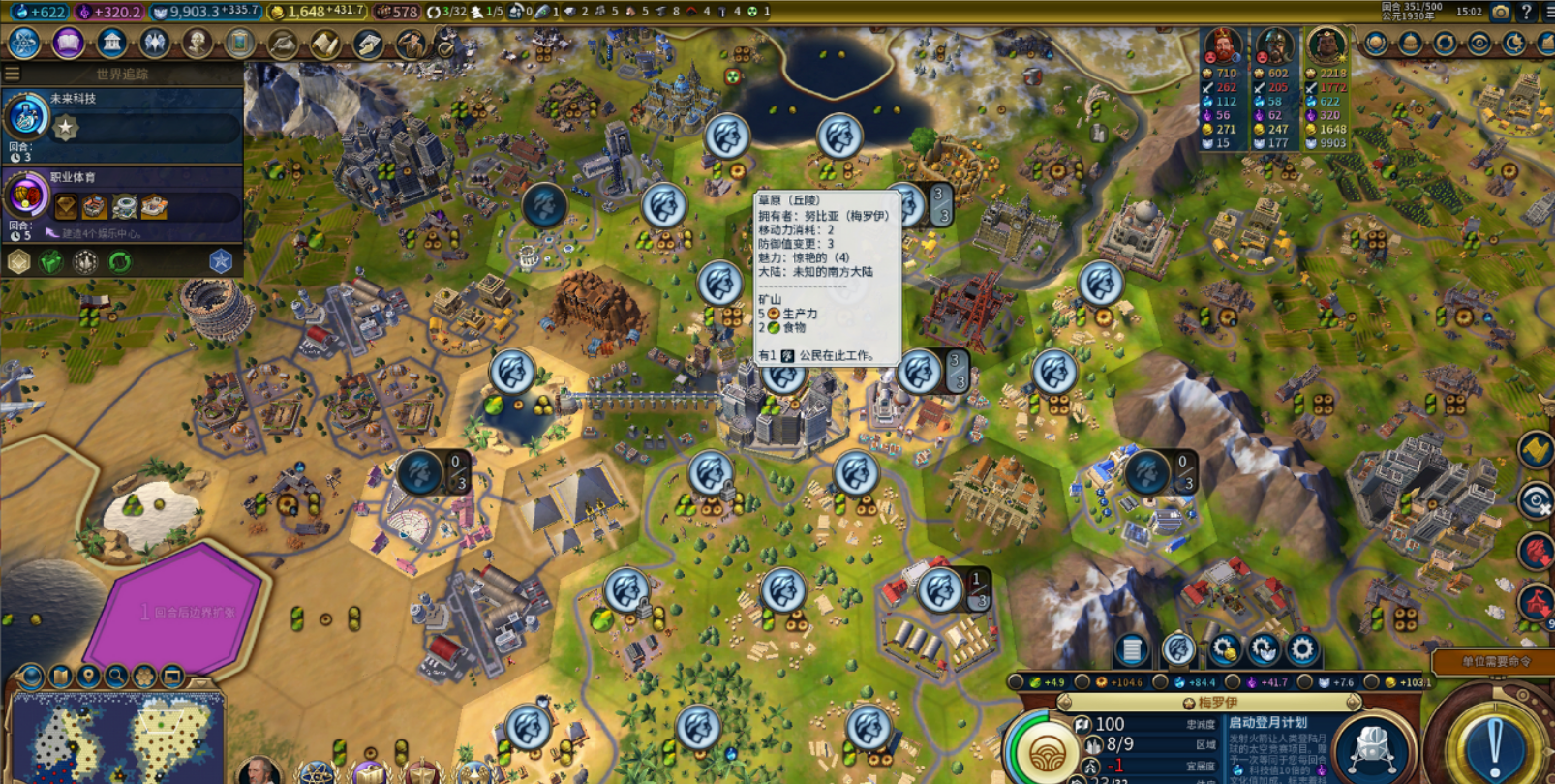Click the 单位需要命令 notification banner

coord(1495,662)
